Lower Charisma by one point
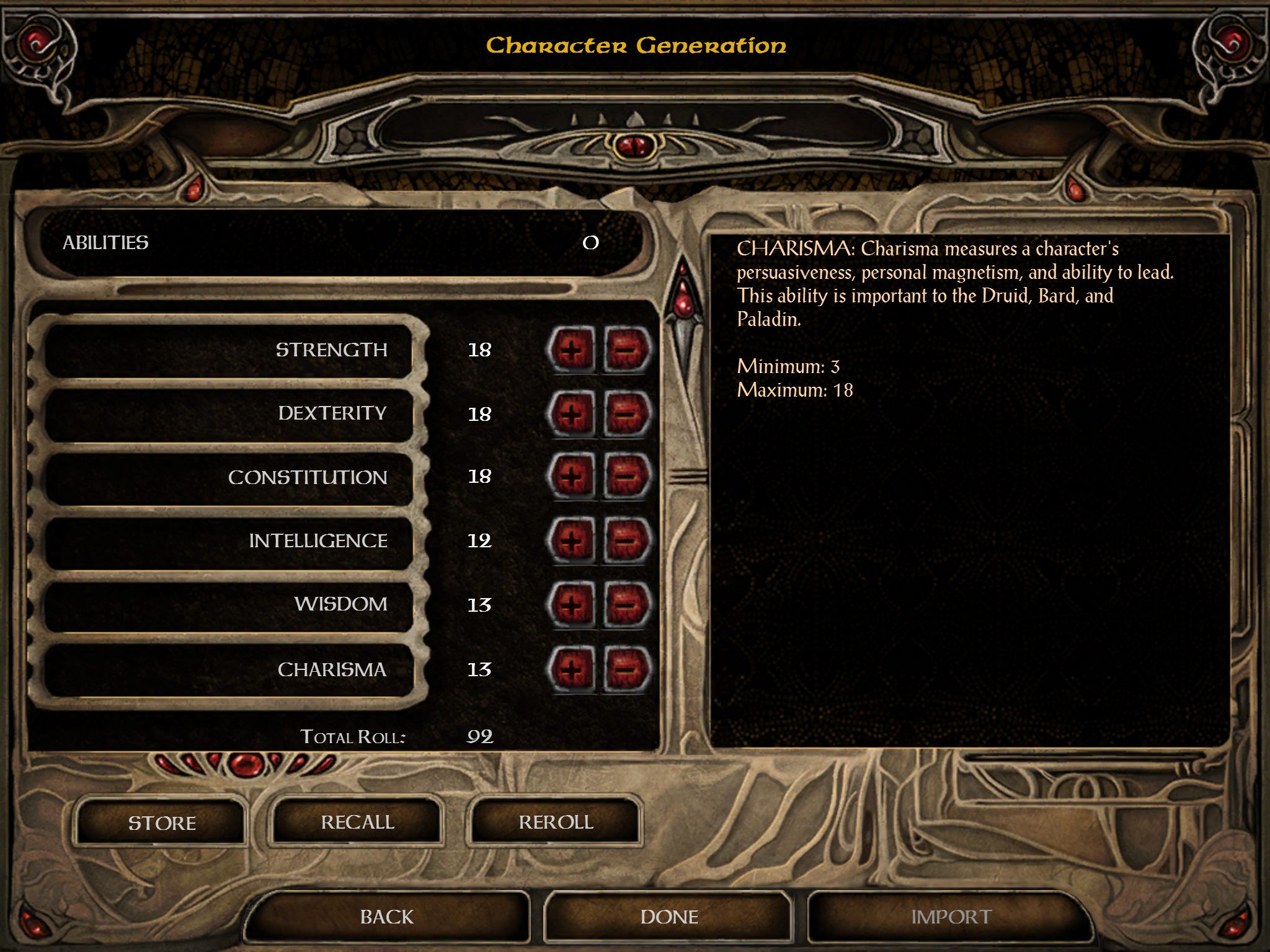Viewport: 1270px width, 952px height. coord(626,669)
